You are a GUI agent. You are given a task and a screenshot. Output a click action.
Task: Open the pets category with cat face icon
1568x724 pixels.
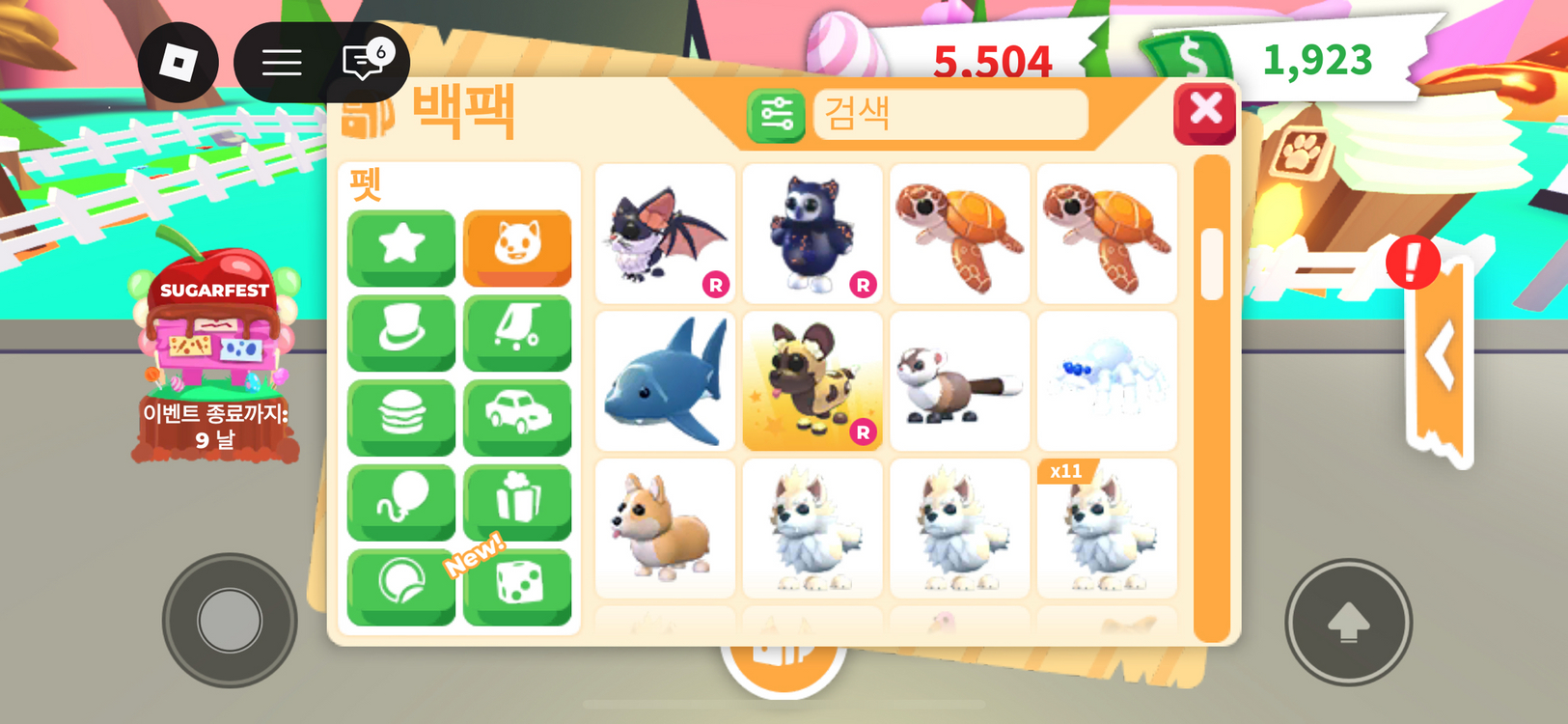pos(517,249)
